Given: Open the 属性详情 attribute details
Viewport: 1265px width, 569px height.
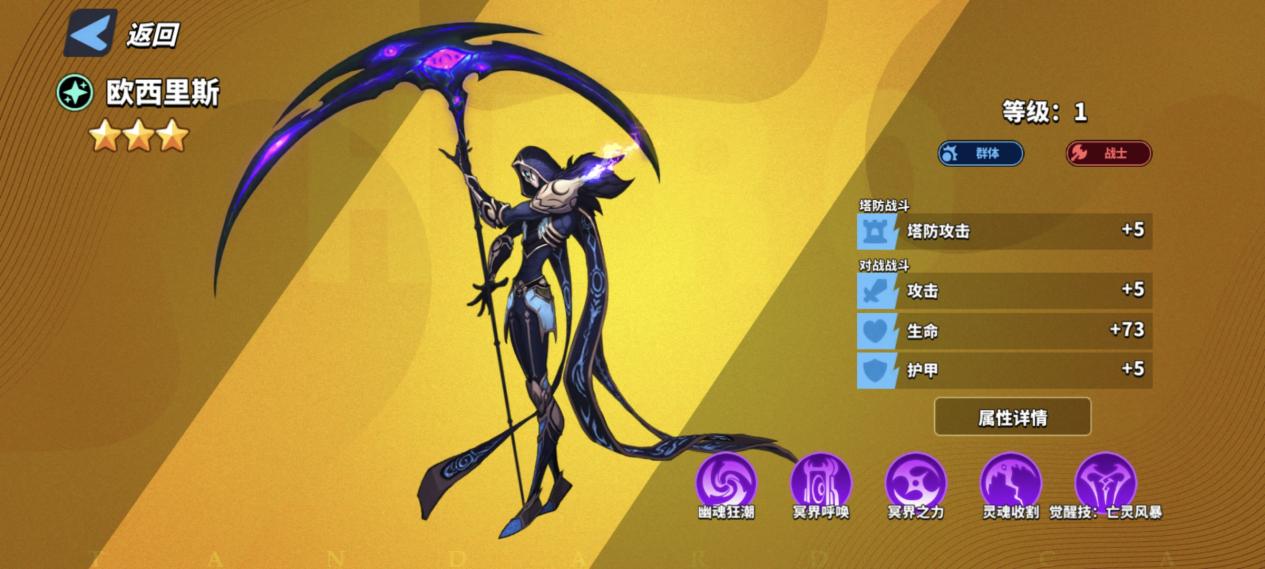Looking at the screenshot, I should (x=1012, y=417).
